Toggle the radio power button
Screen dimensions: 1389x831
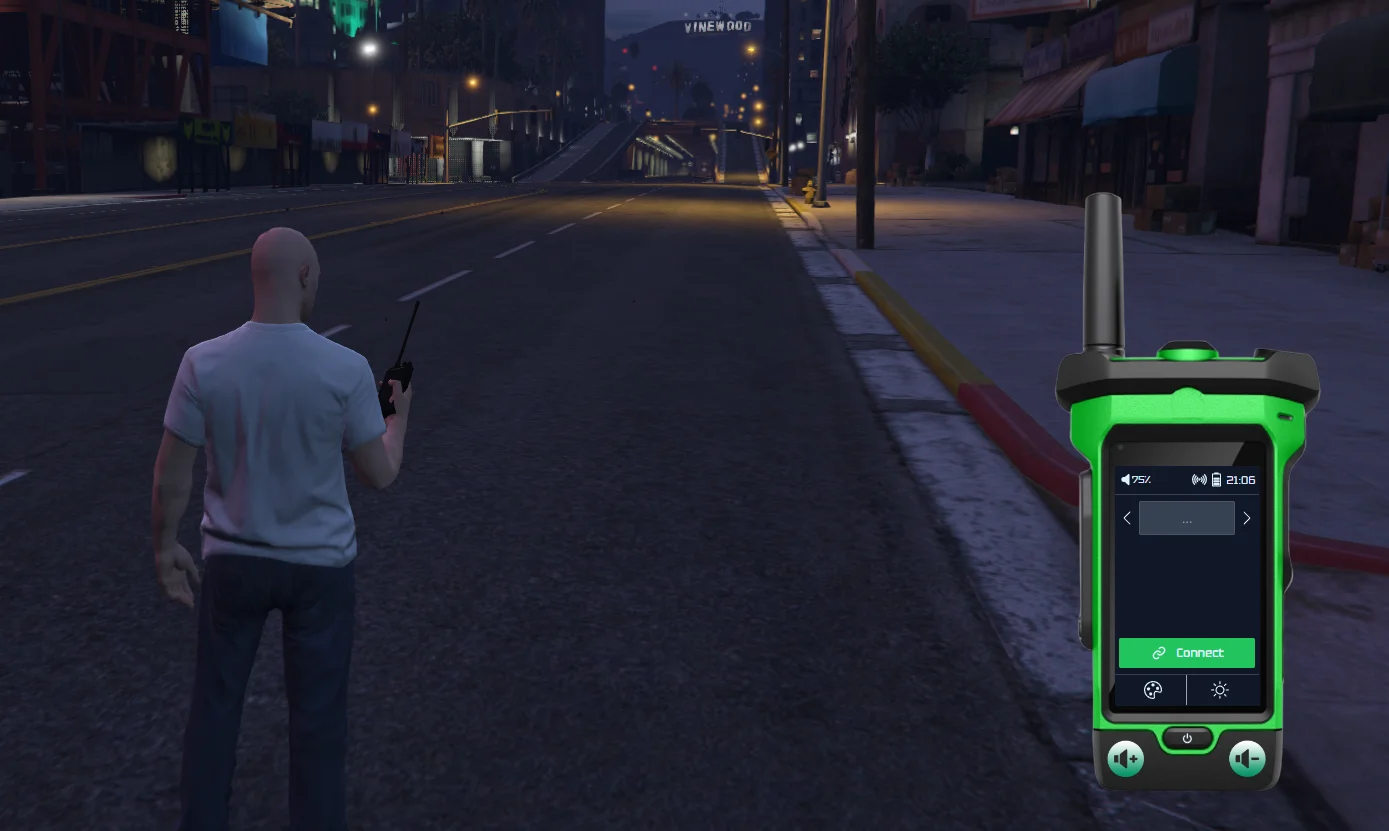pyautogui.click(x=1187, y=739)
